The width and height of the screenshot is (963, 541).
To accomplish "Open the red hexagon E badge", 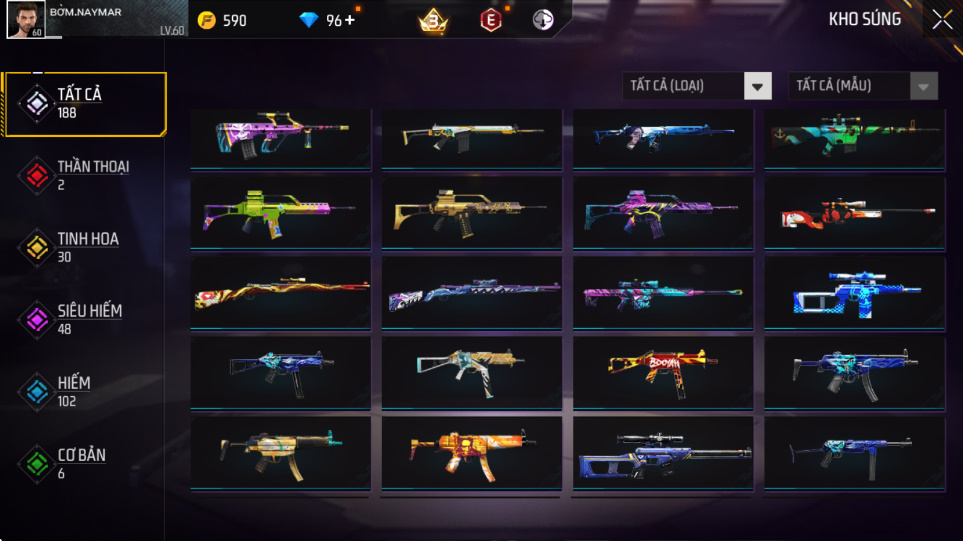I will 491,20.
